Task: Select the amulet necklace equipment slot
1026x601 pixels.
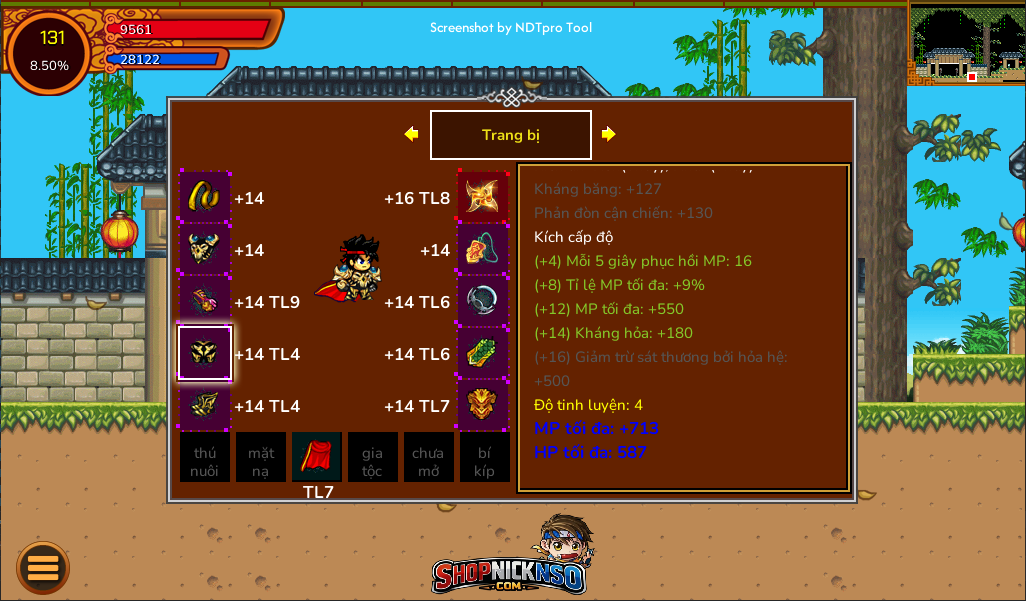Action: click(x=483, y=249)
